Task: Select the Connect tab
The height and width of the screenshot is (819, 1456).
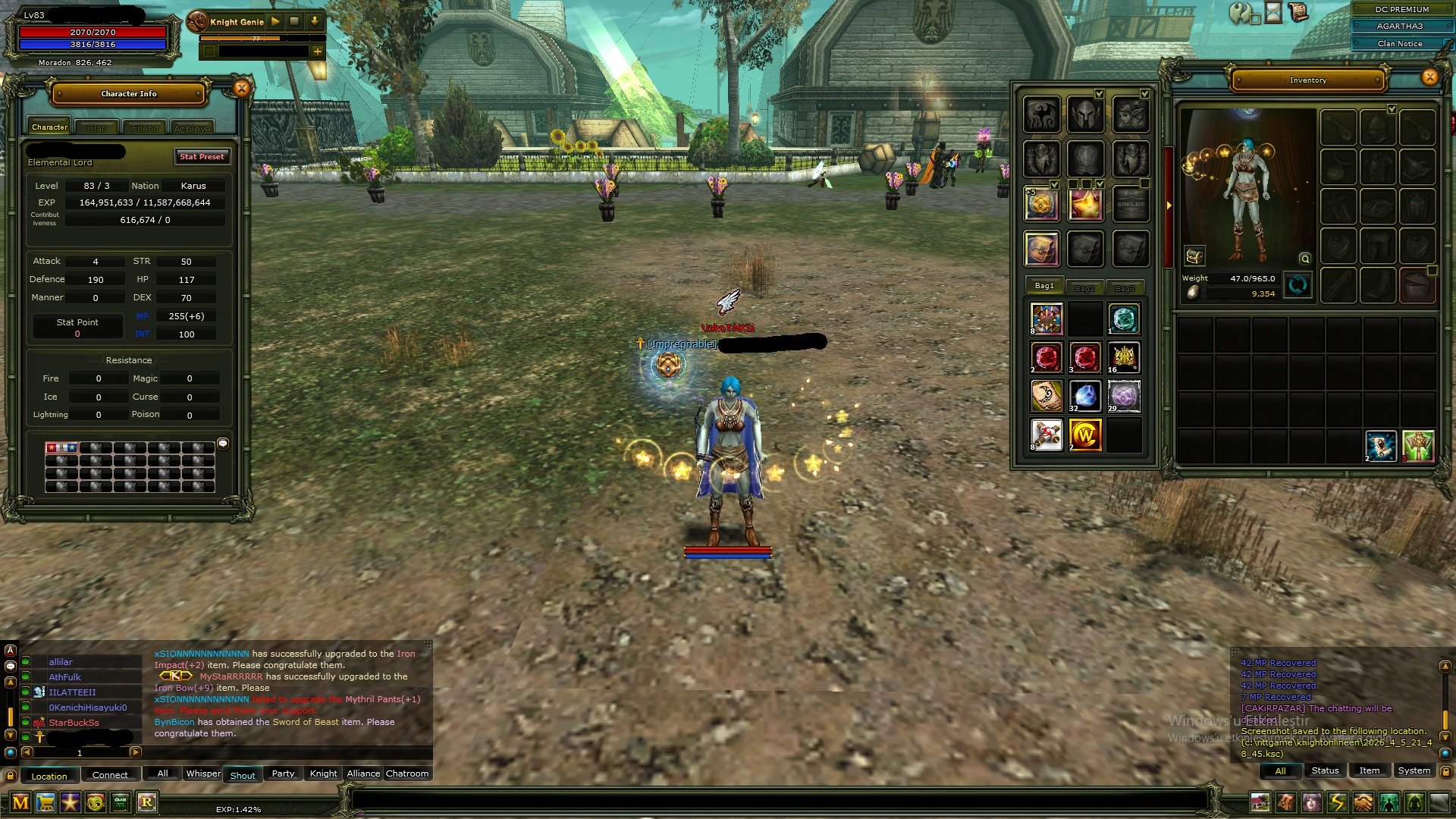Action: [110, 775]
